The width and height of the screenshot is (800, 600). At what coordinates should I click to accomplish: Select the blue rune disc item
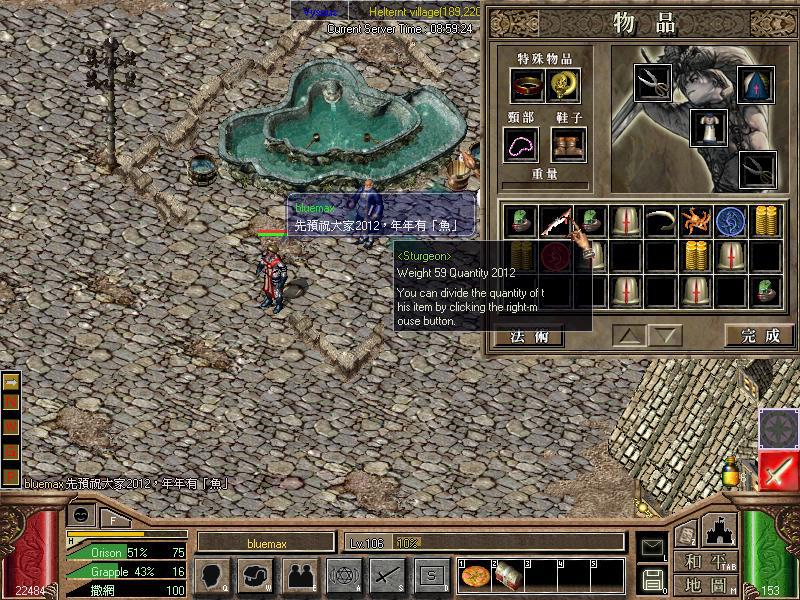pyautogui.click(x=730, y=221)
